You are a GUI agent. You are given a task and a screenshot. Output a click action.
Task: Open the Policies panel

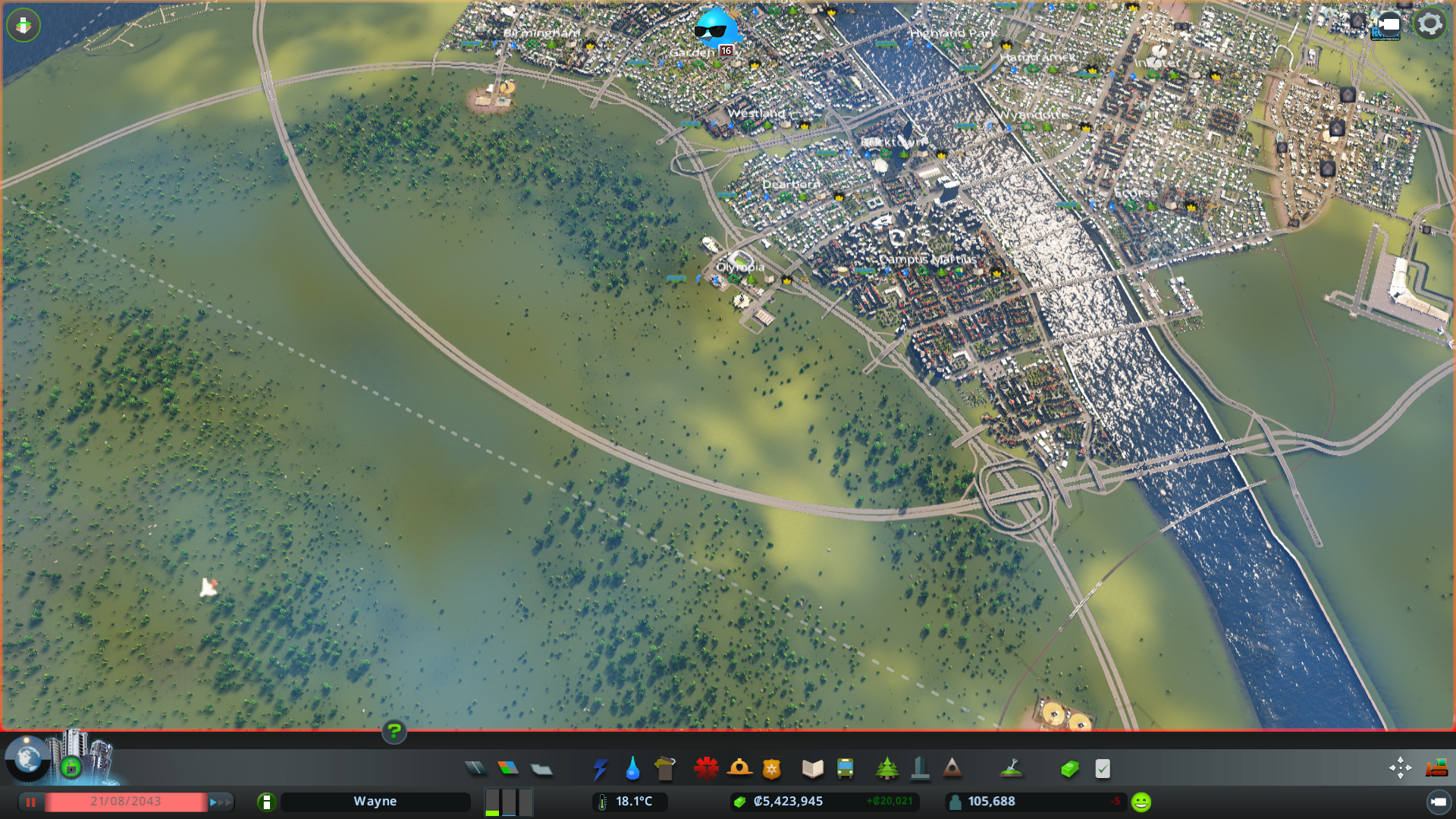(x=1103, y=768)
